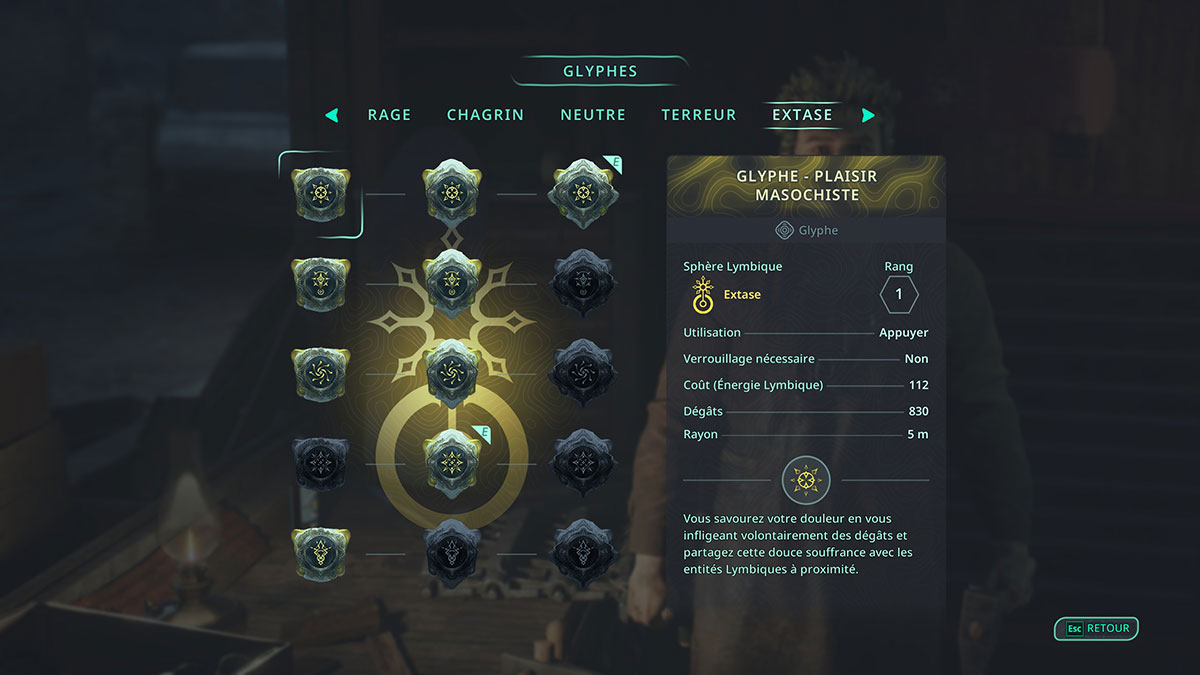The height and width of the screenshot is (675, 1200).
Task: Show the Terreur glyphs
Action: 699,115
